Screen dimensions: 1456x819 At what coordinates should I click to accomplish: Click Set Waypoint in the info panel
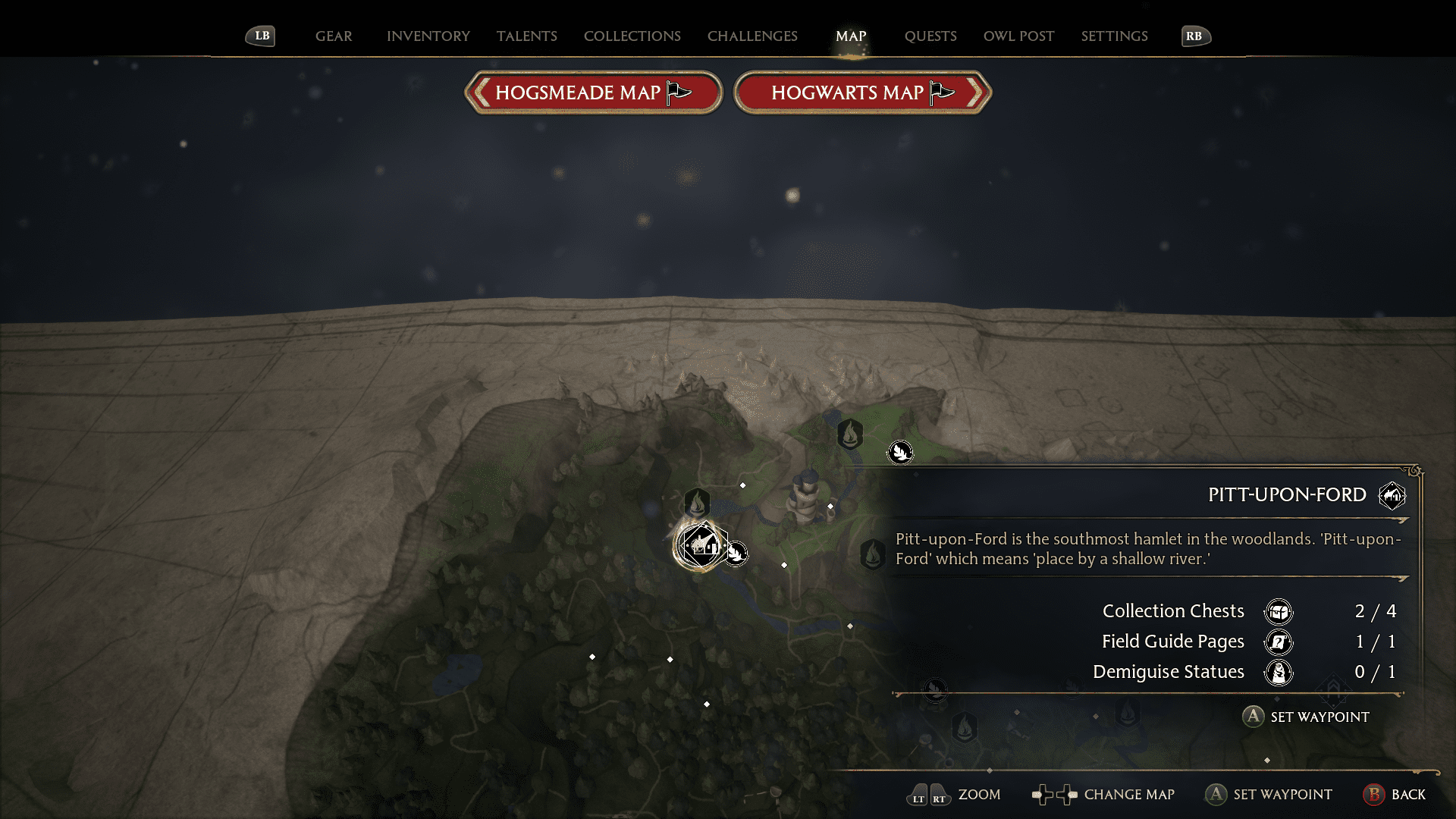1306,717
